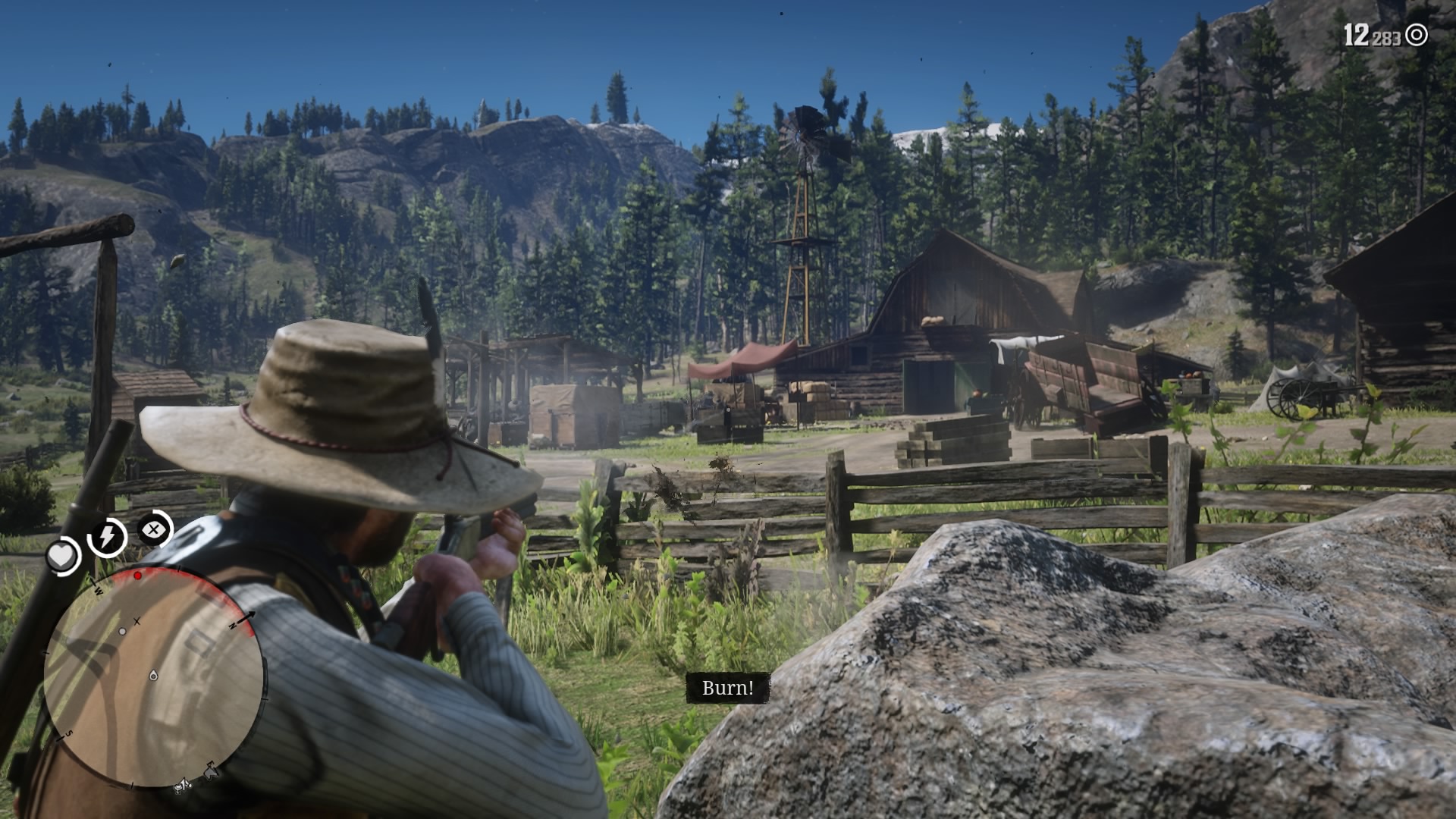Image resolution: width=1456 pixels, height=819 pixels.
Task: Click the red enemy dot on minimap
Action: coord(138,576)
